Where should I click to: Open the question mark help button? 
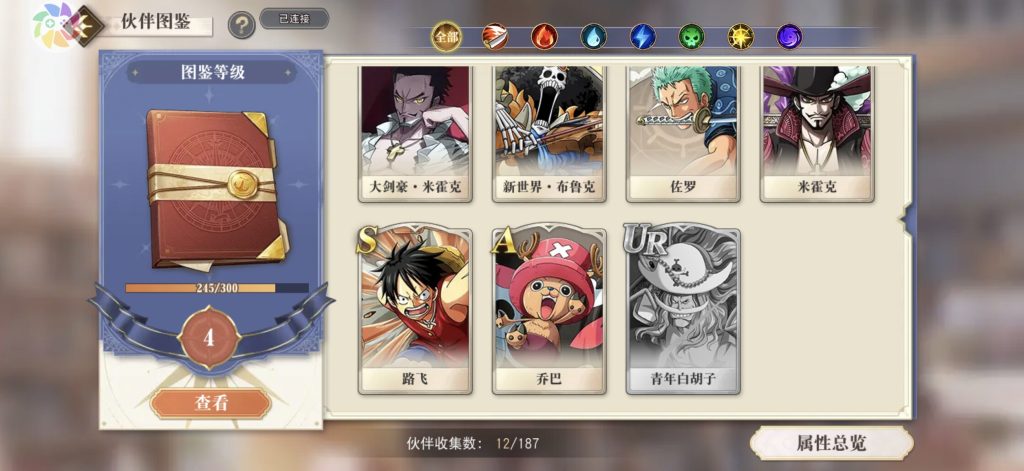241,25
